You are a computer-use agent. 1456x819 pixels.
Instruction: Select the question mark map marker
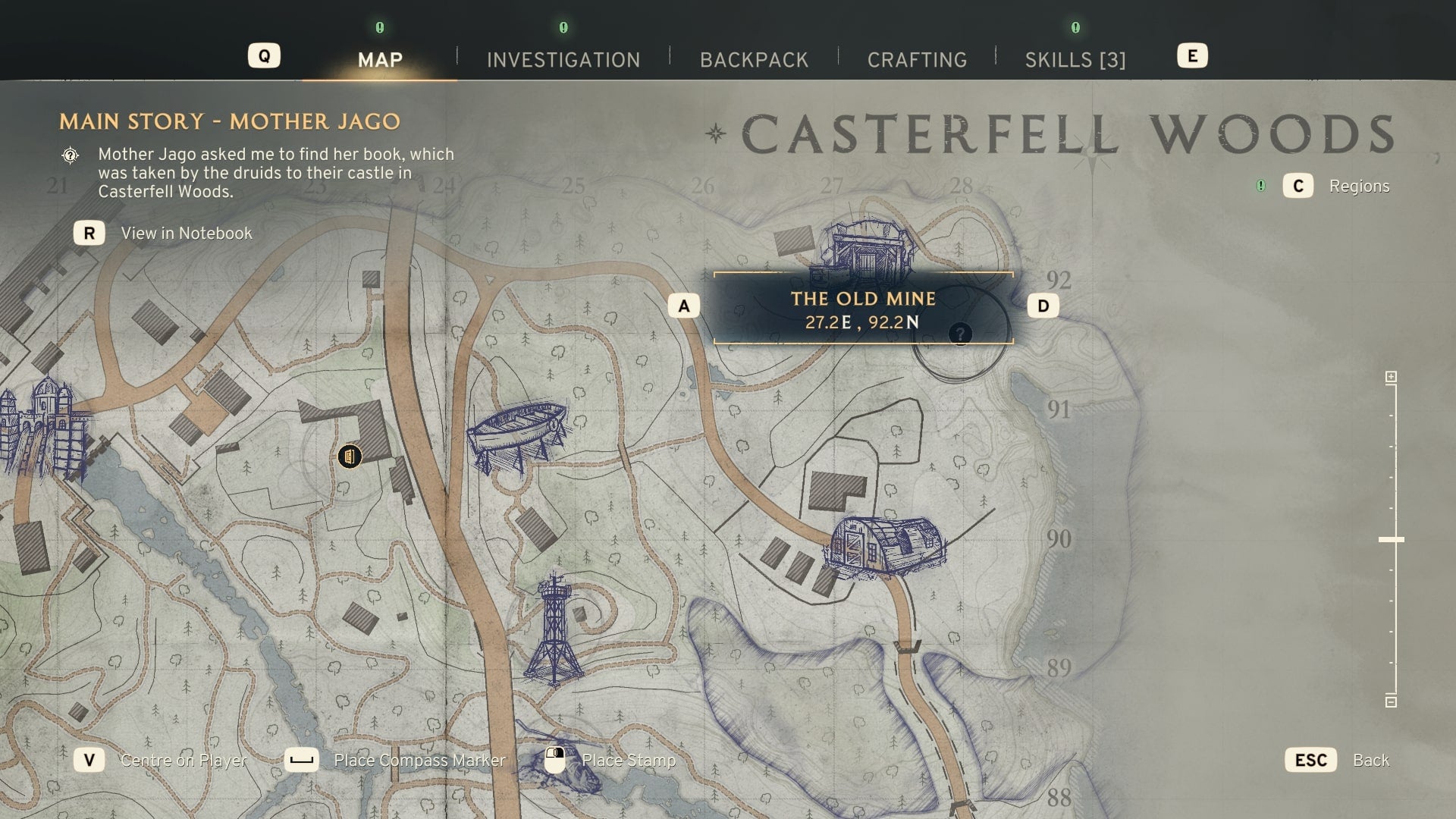pos(960,334)
